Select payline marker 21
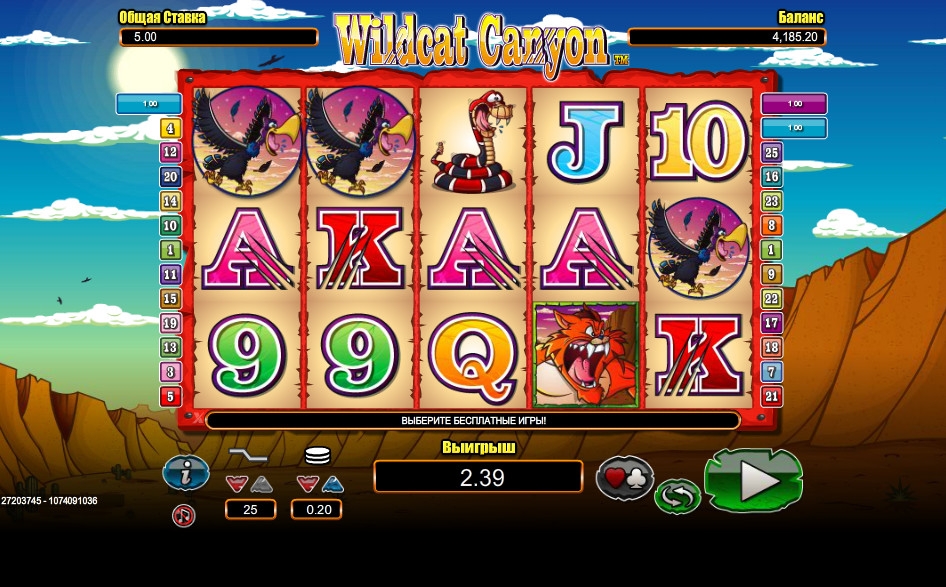Viewport: 946px width, 587px height. tap(771, 396)
